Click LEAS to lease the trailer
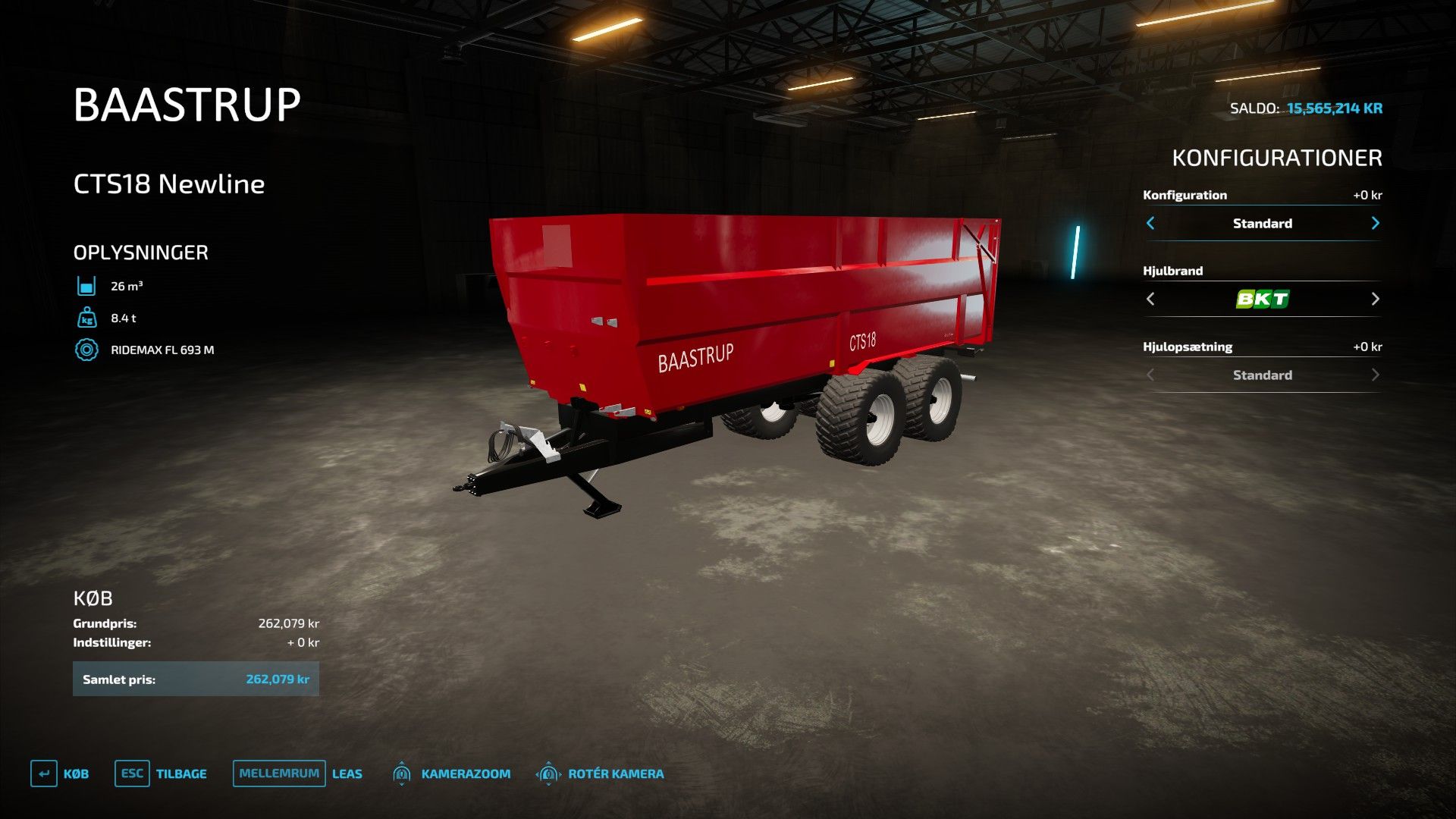The width and height of the screenshot is (1456, 819). coord(347,773)
